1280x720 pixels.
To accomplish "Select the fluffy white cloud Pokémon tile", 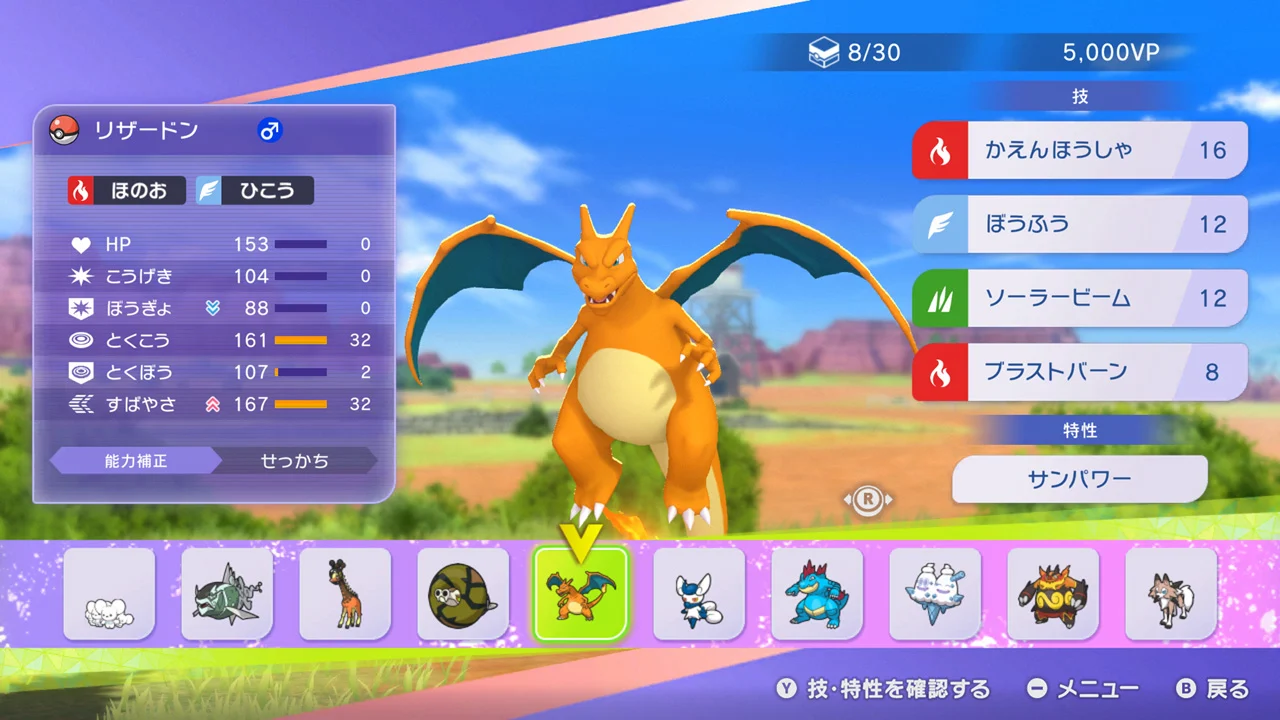I will point(109,594).
